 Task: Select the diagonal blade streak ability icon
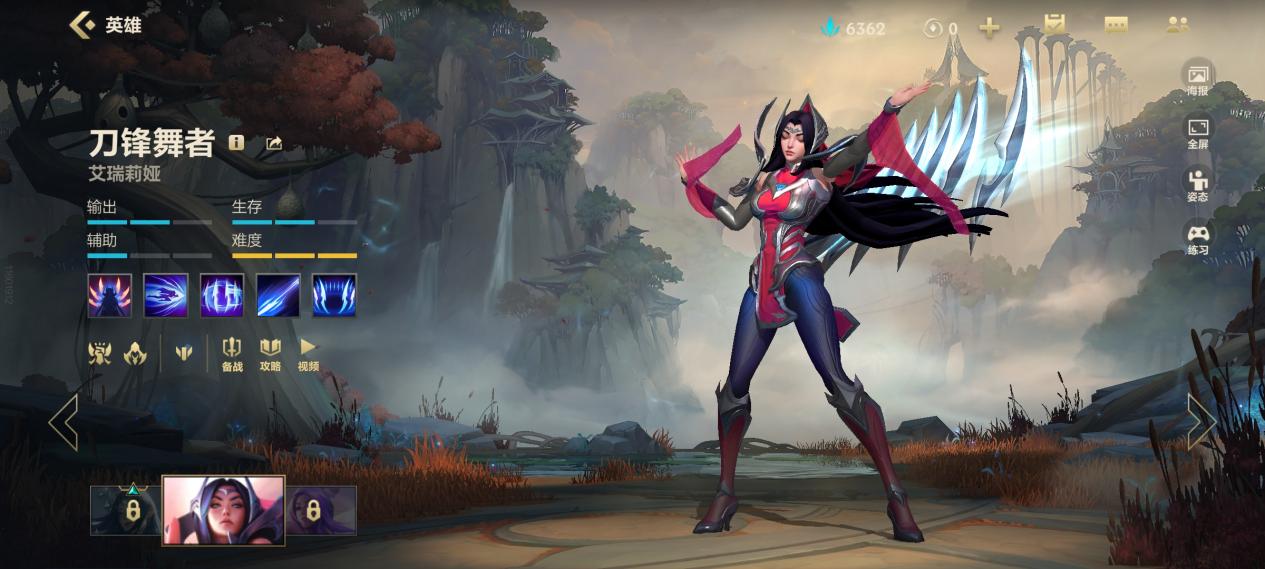278,296
